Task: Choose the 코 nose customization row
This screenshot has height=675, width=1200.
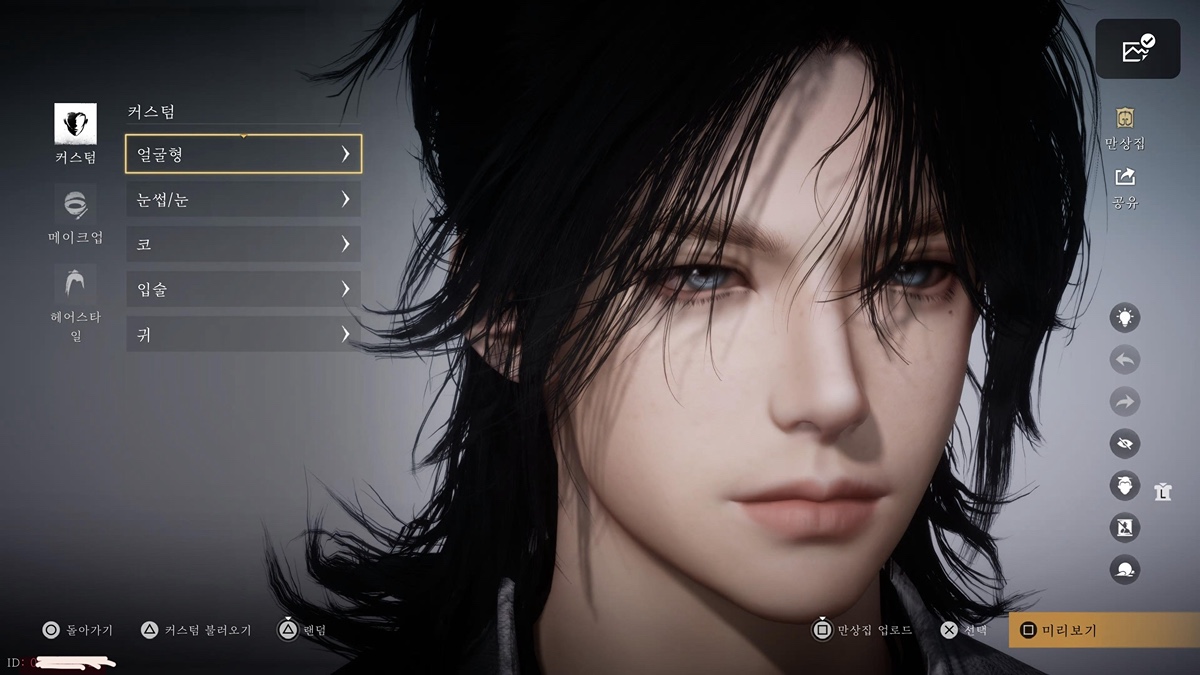Action: pos(243,244)
